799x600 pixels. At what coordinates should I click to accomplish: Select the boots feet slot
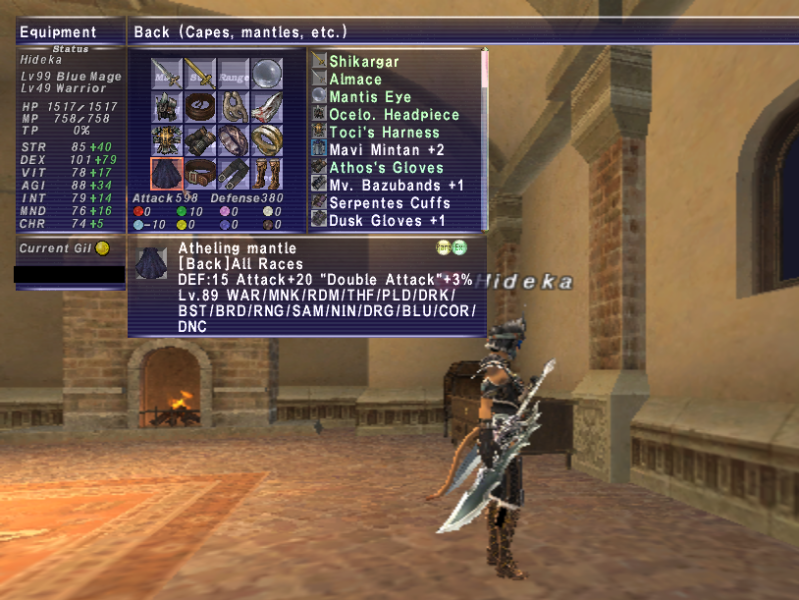(x=267, y=173)
